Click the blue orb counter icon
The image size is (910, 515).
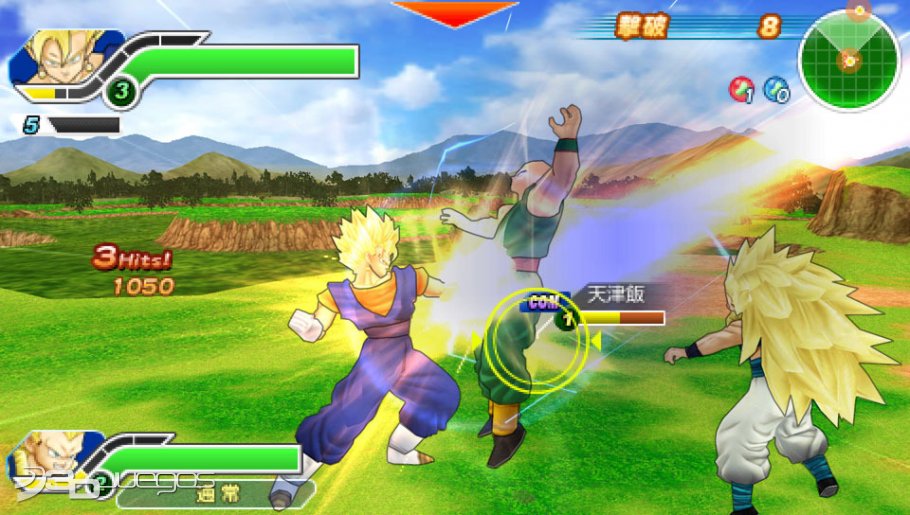776,89
